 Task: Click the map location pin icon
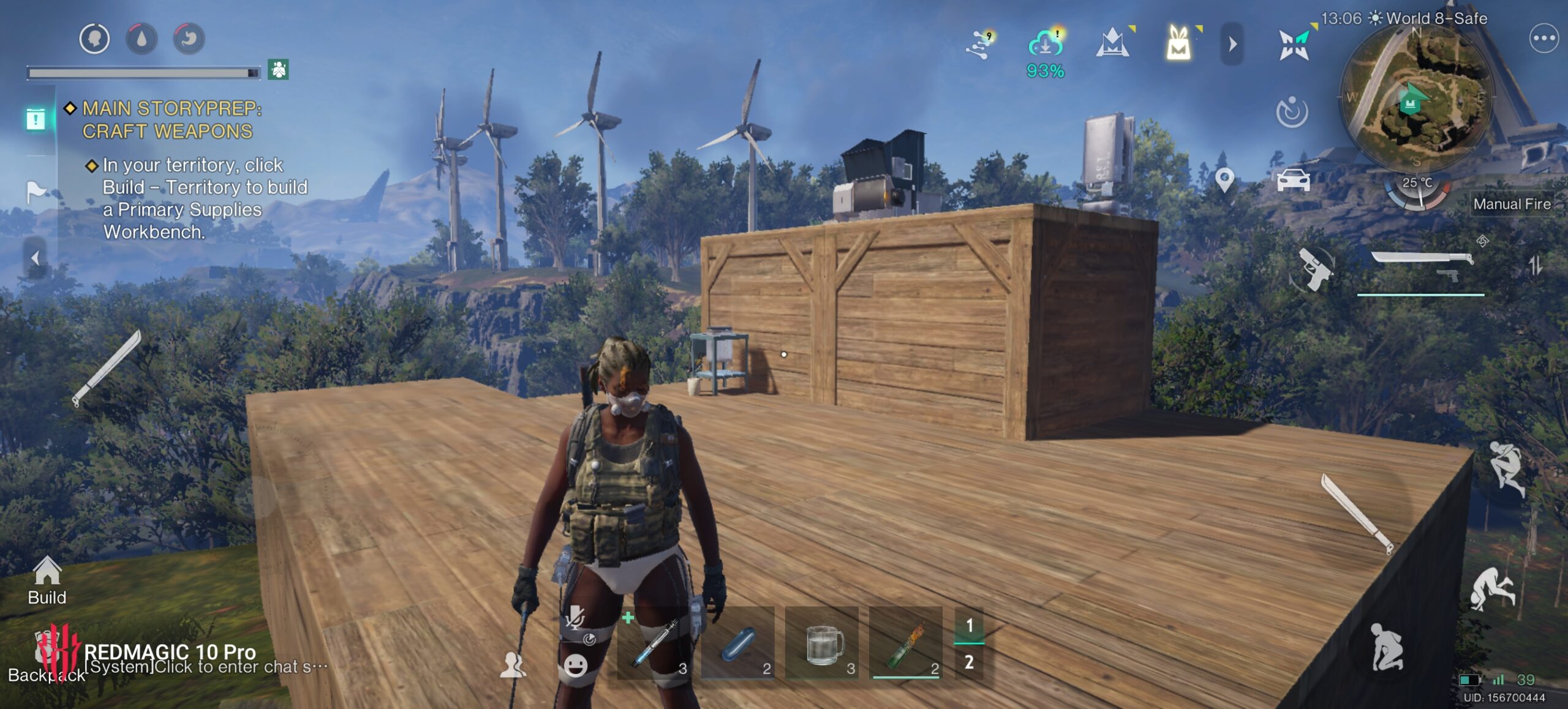1224,180
